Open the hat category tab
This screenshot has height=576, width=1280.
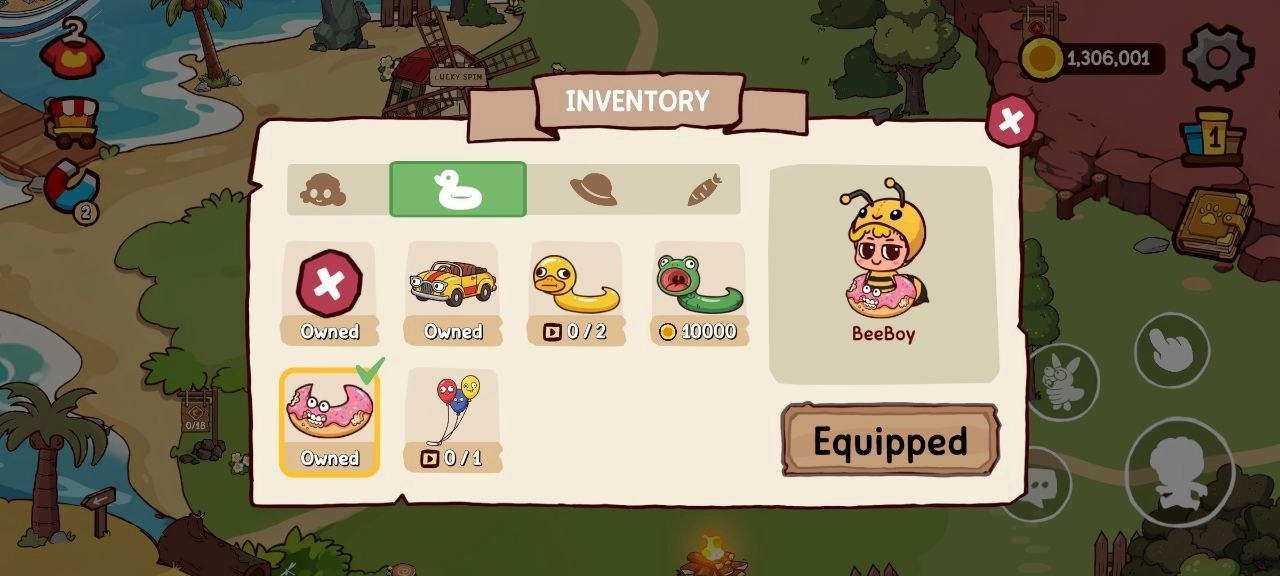[593, 189]
